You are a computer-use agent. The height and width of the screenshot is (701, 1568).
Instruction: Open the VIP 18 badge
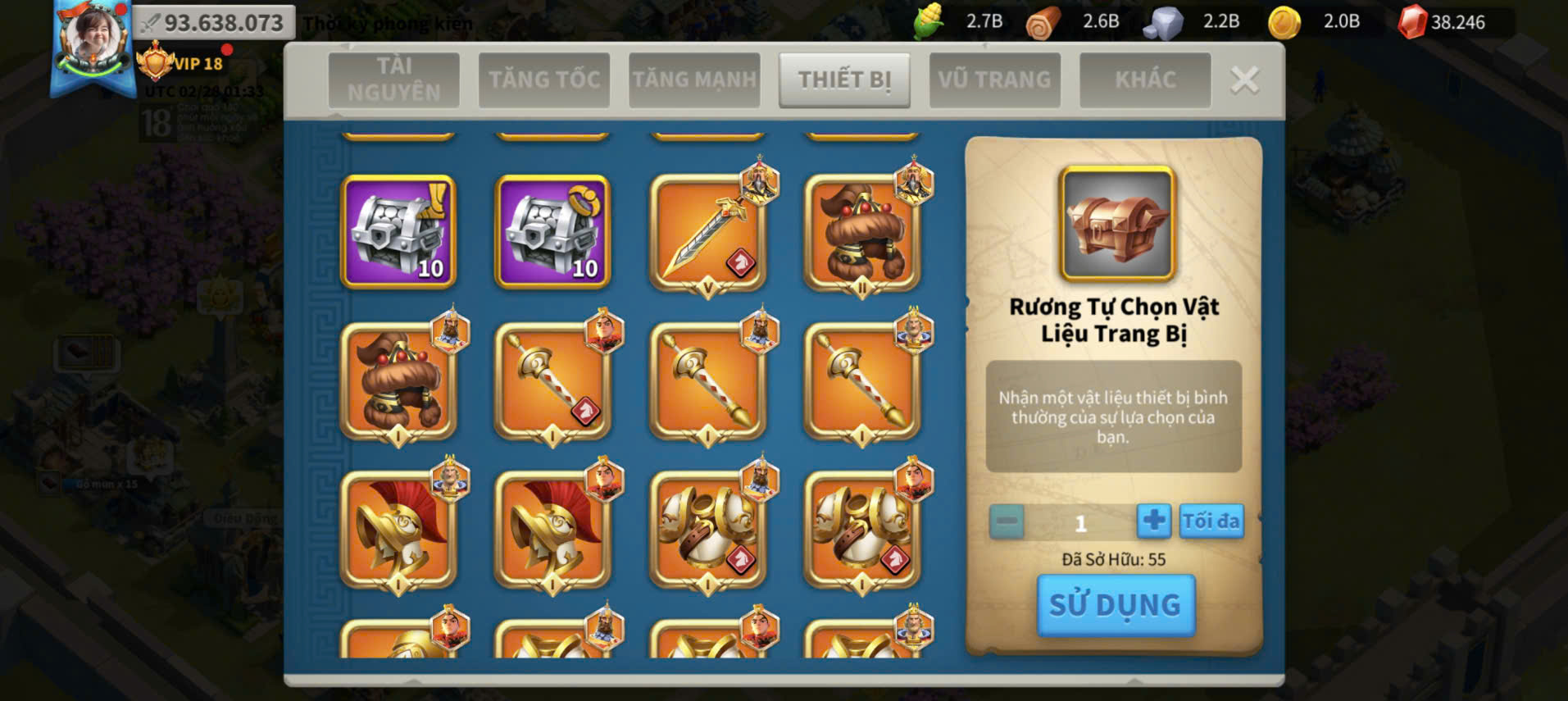coord(182,63)
